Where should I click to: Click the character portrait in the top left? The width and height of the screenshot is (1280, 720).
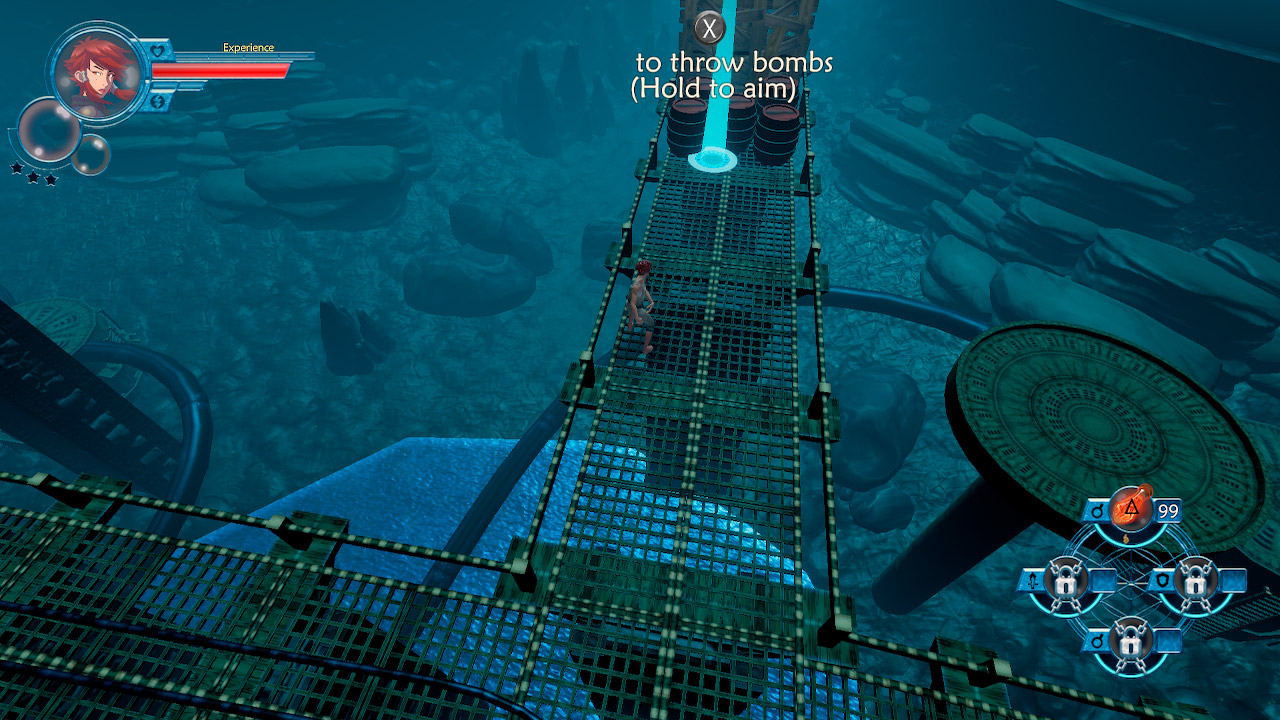click(97, 72)
